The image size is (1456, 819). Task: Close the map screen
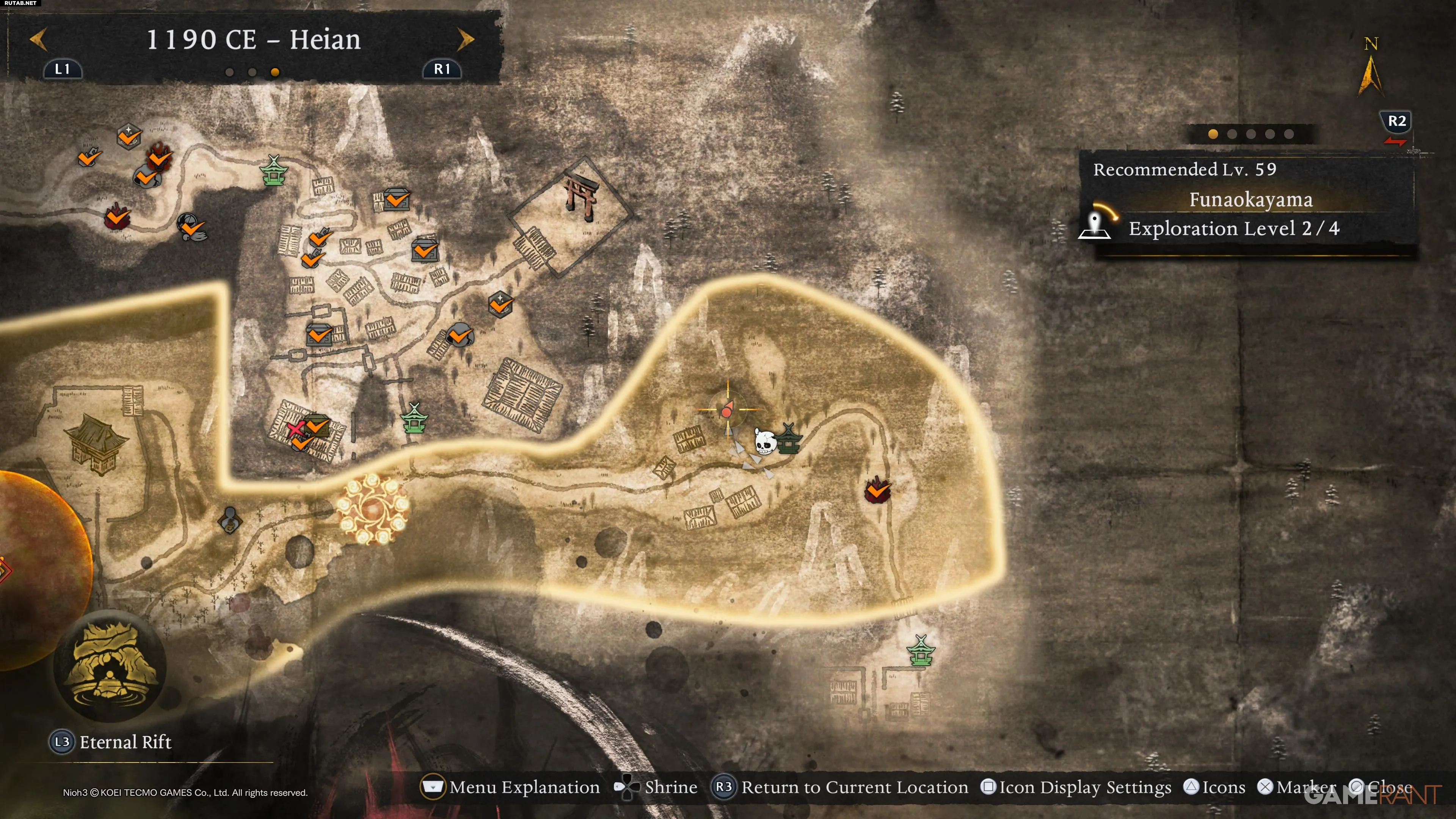click(x=1381, y=787)
